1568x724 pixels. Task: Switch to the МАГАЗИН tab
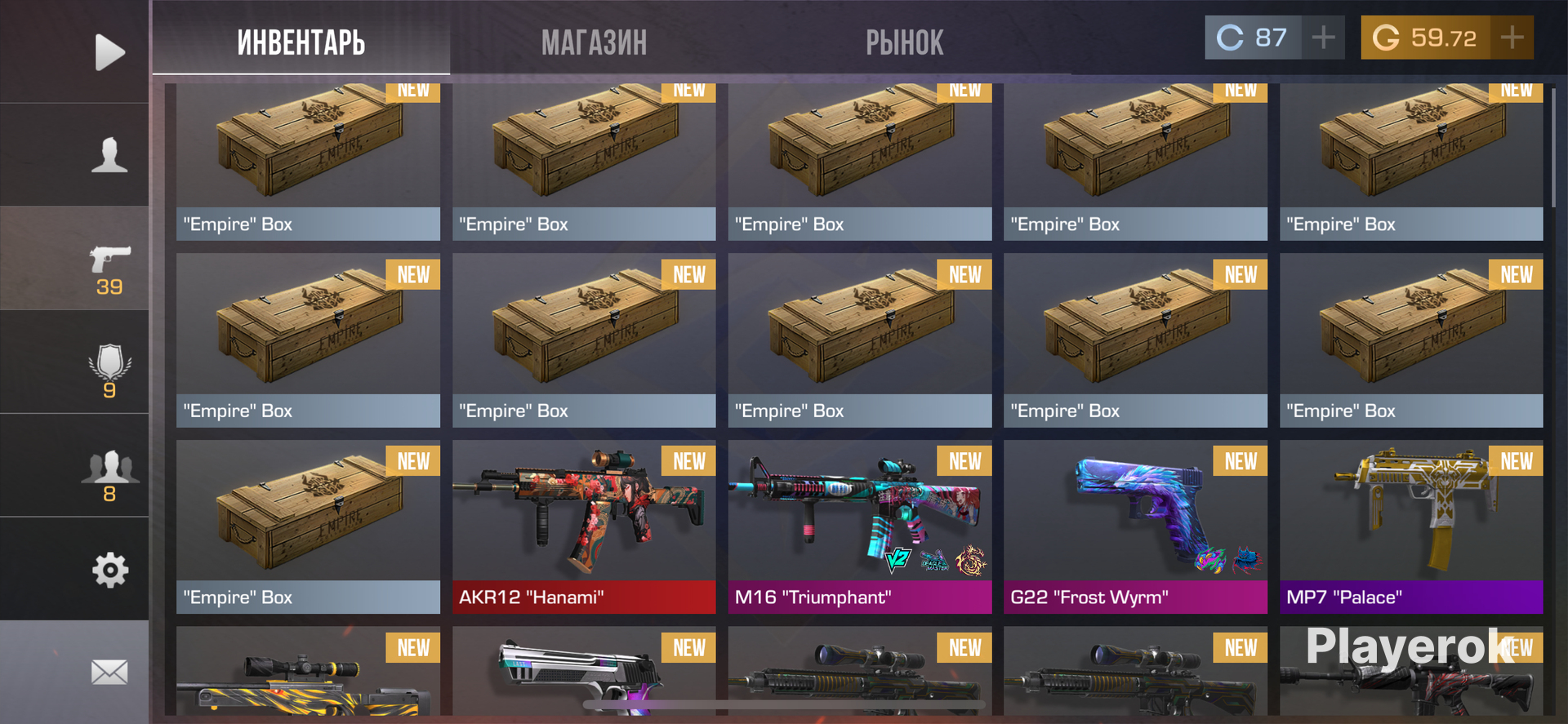click(x=595, y=42)
